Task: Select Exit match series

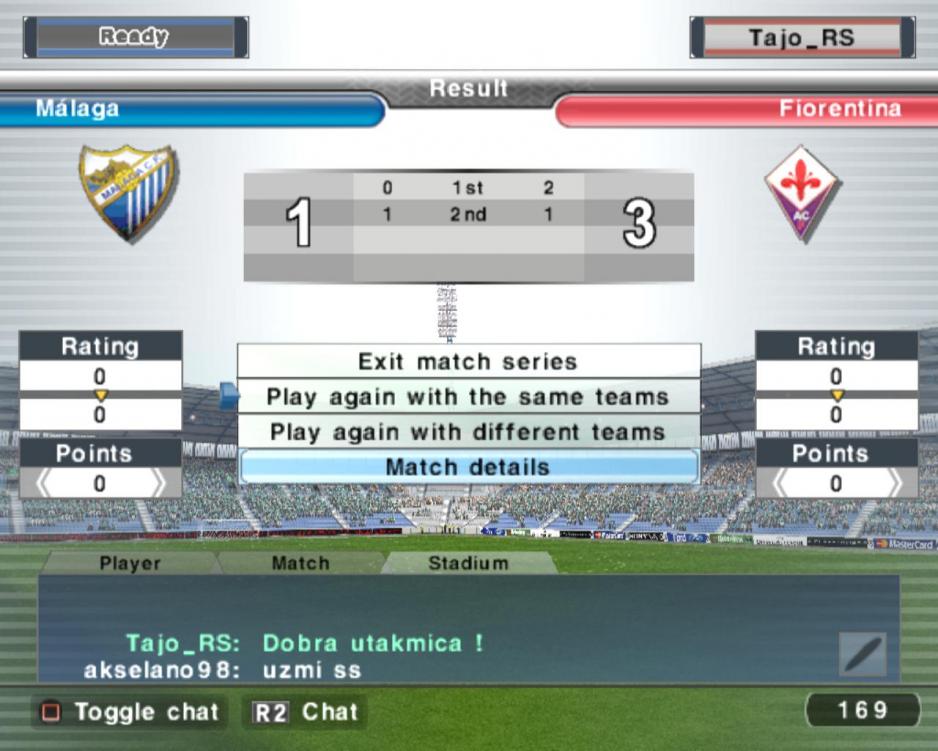Action: [468, 361]
